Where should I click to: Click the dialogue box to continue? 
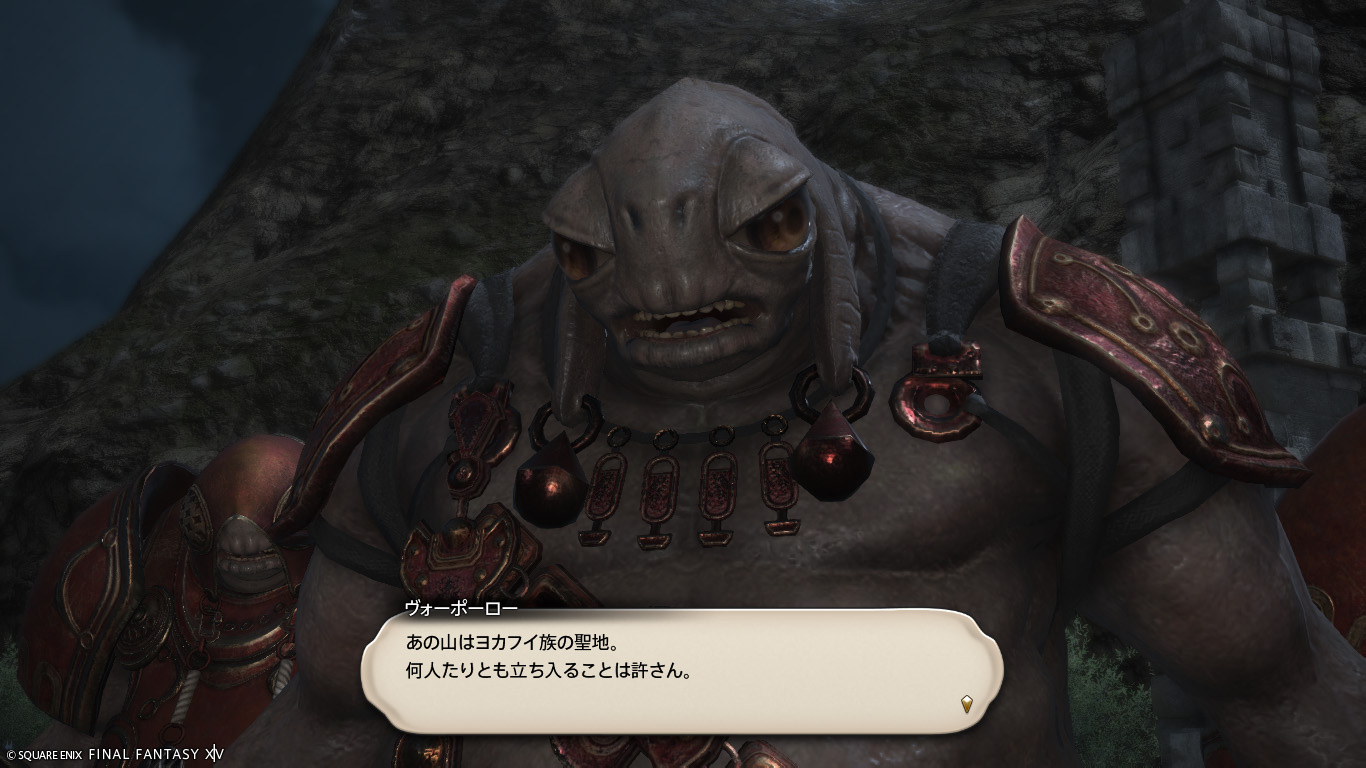coord(681,670)
